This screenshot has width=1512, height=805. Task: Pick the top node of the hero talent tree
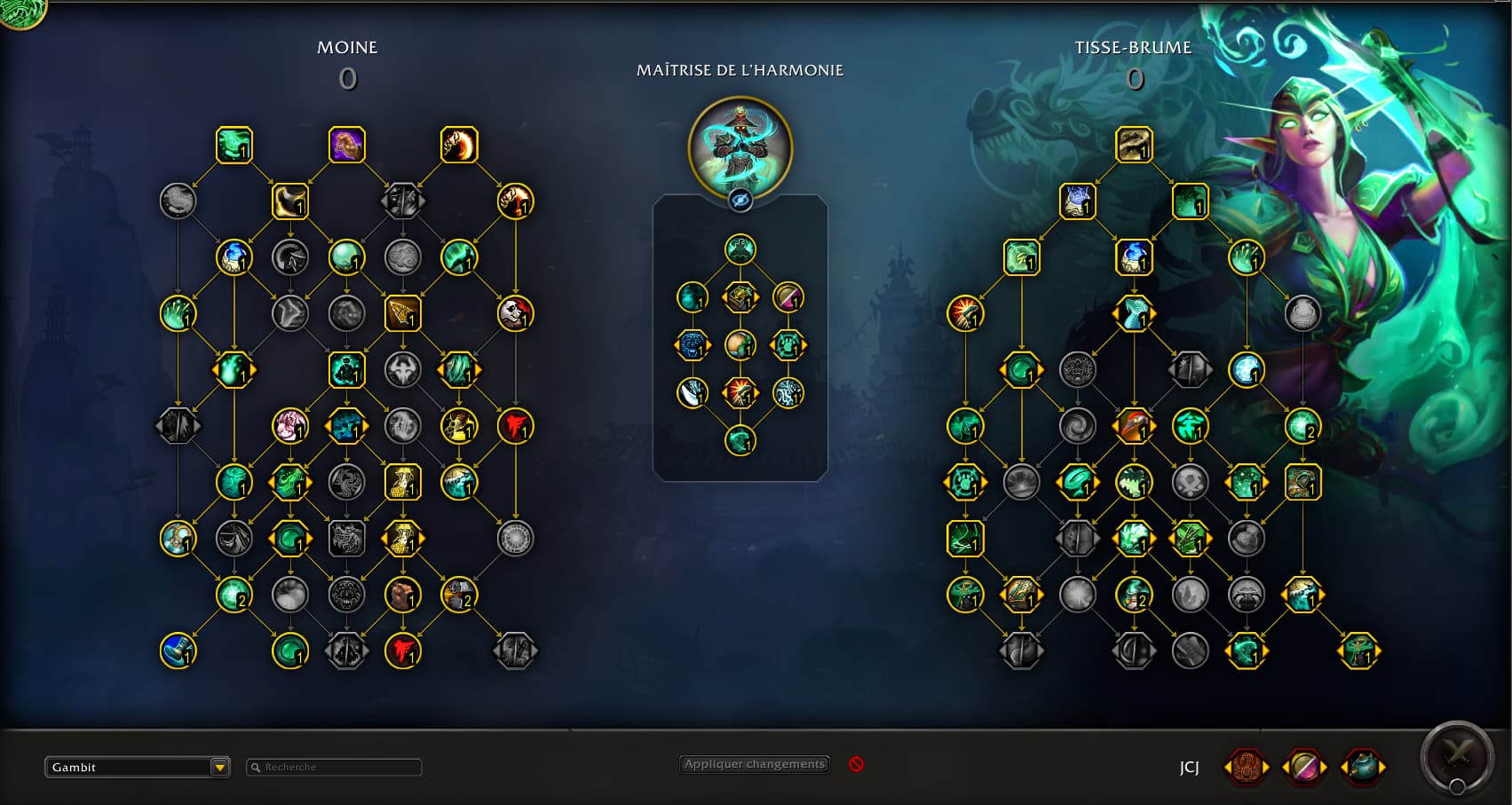tap(740, 249)
